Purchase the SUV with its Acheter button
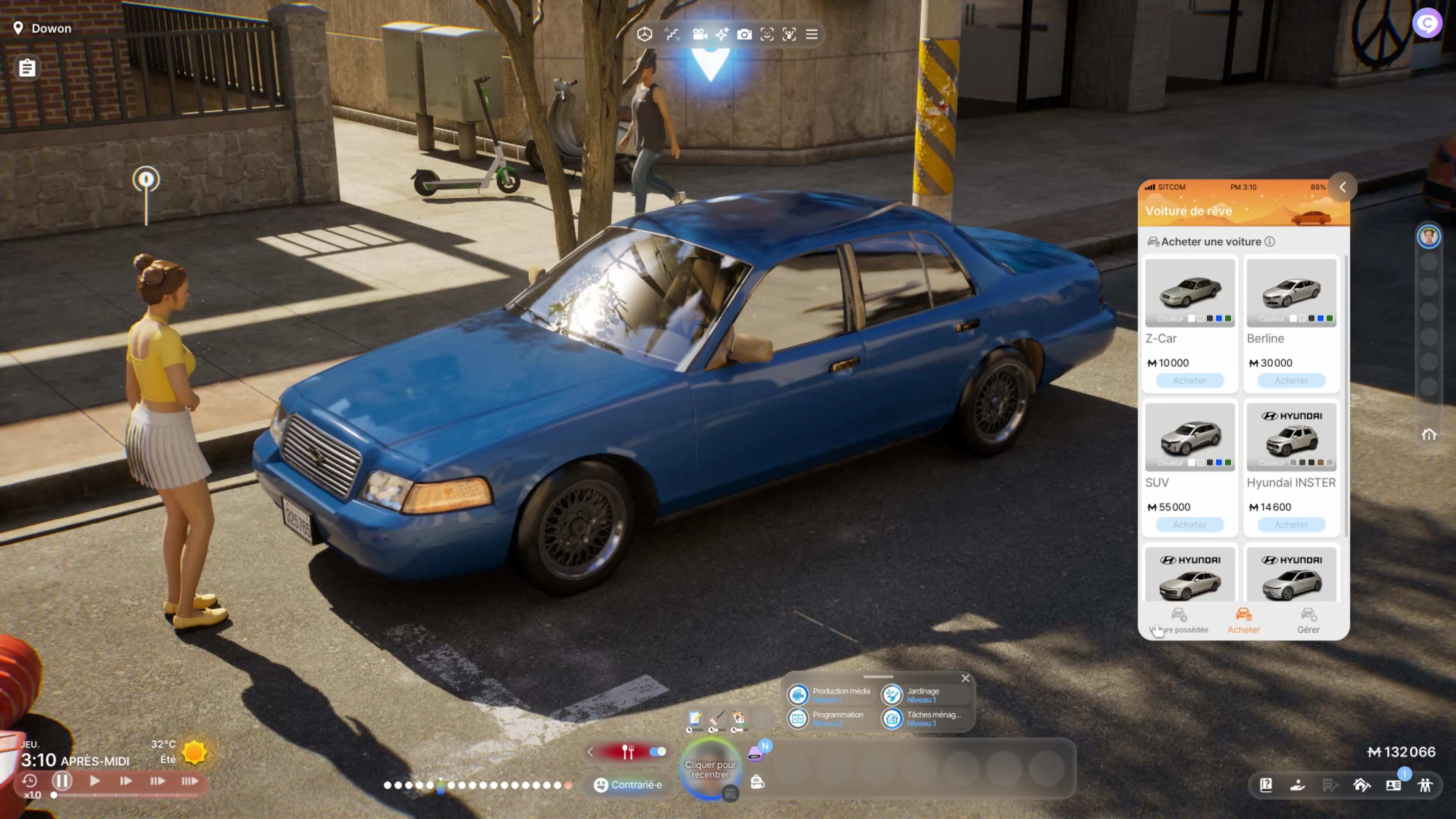The image size is (1456, 819). 1189,525
